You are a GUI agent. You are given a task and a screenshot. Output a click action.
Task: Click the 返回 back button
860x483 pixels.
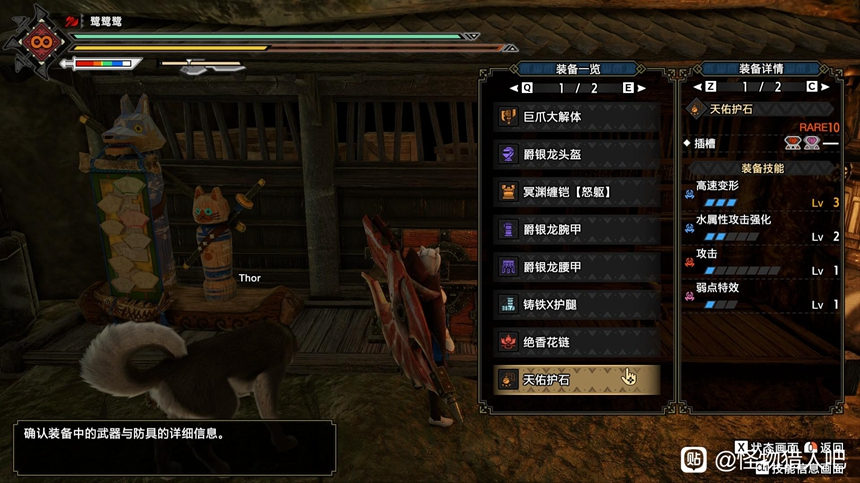(x=825, y=446)
